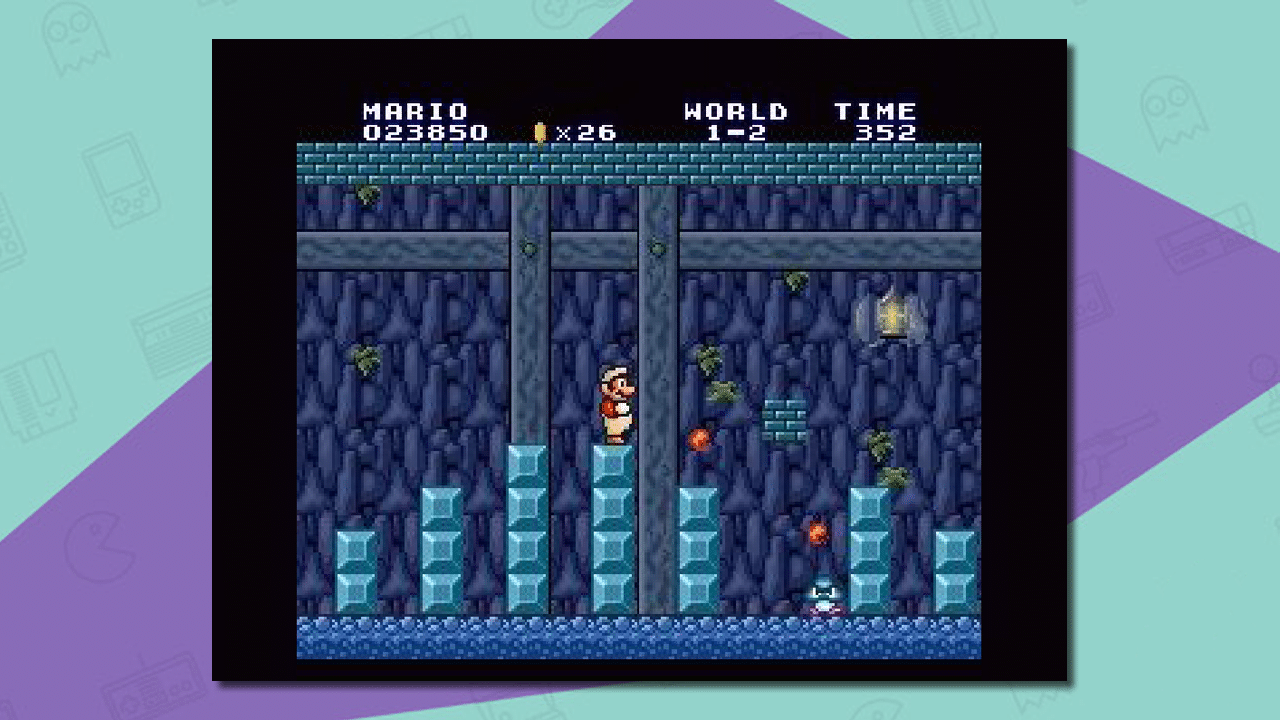Click the glowing lantern on the cave wall
The height and width of the screenshot is (720, 1280).
click(888, 315)
